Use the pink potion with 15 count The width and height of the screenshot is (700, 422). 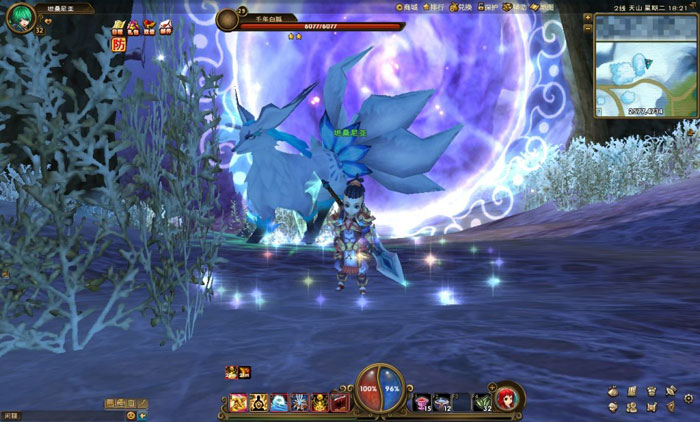click(x=421, y=402)
